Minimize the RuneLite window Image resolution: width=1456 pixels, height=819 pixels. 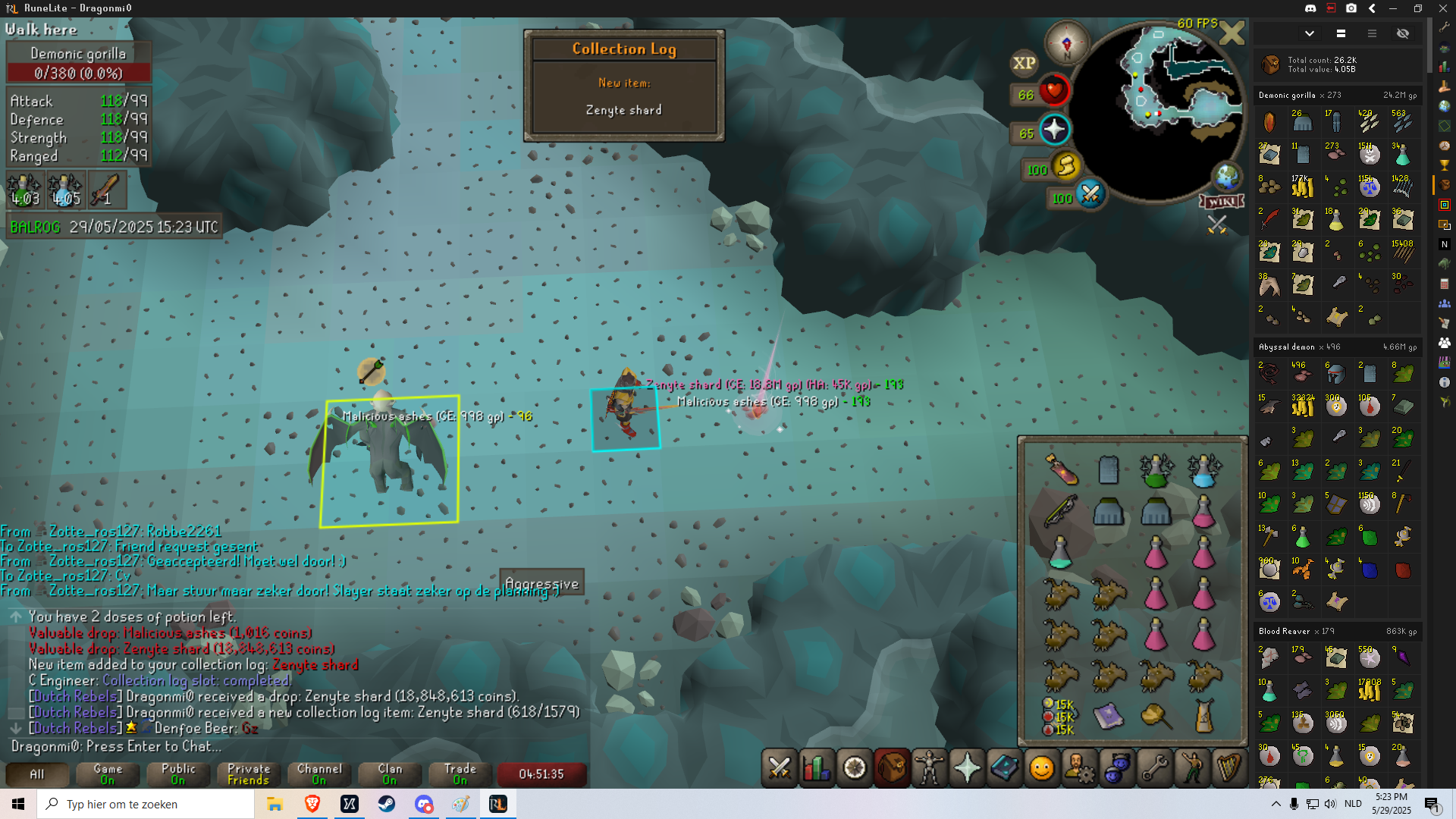(x=1393, y=8)
